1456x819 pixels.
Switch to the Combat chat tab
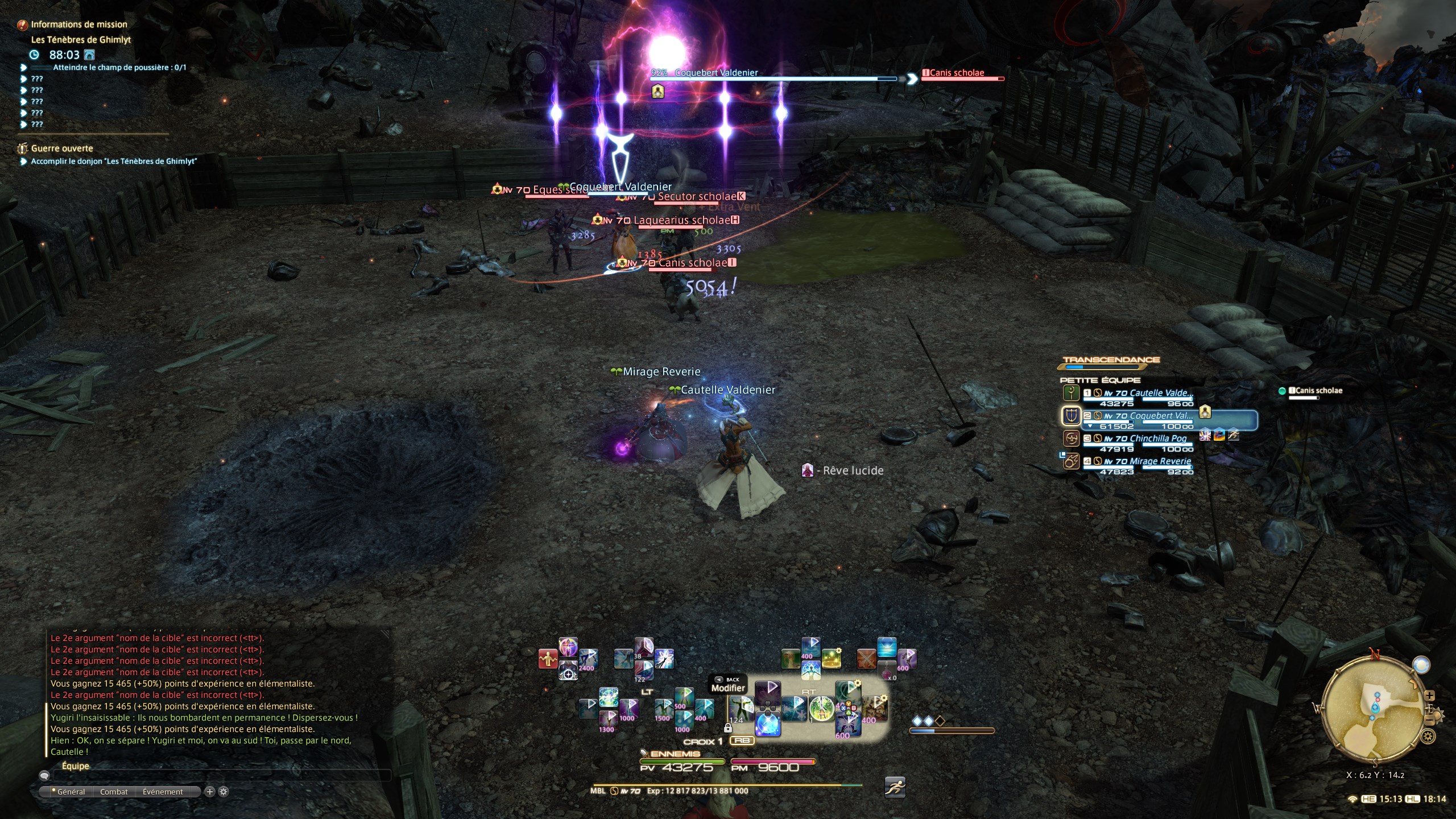[x=114, y=792]
